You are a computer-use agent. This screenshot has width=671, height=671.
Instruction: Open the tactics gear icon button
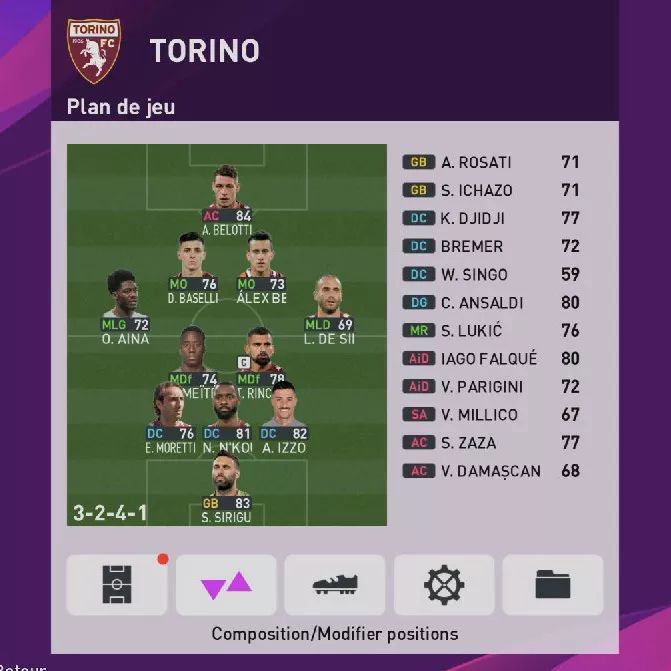point(444,584)
